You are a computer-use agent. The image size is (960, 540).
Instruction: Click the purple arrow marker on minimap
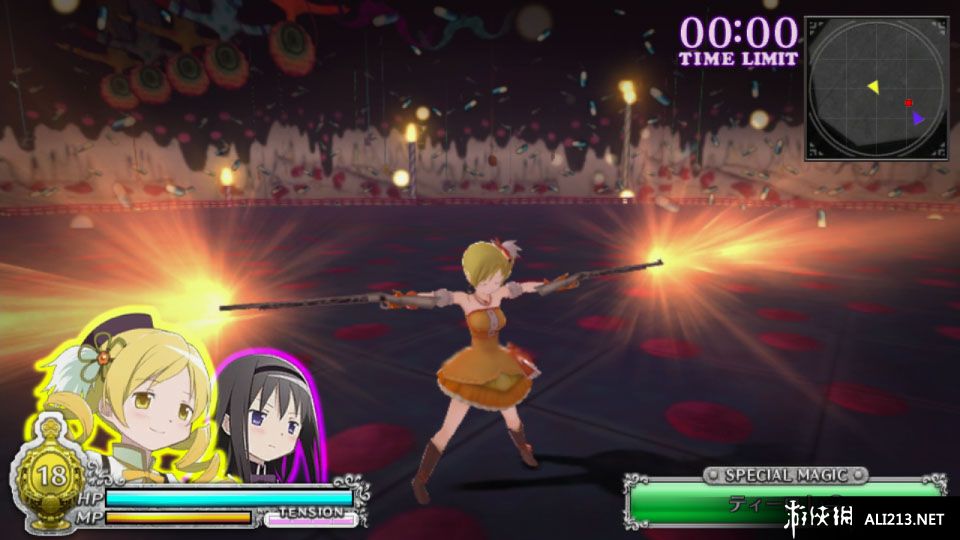coord(917,118)
